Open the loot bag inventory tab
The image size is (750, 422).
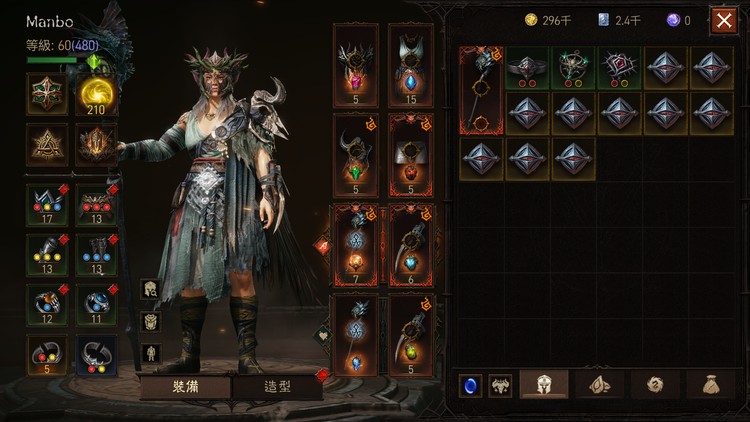711,384
